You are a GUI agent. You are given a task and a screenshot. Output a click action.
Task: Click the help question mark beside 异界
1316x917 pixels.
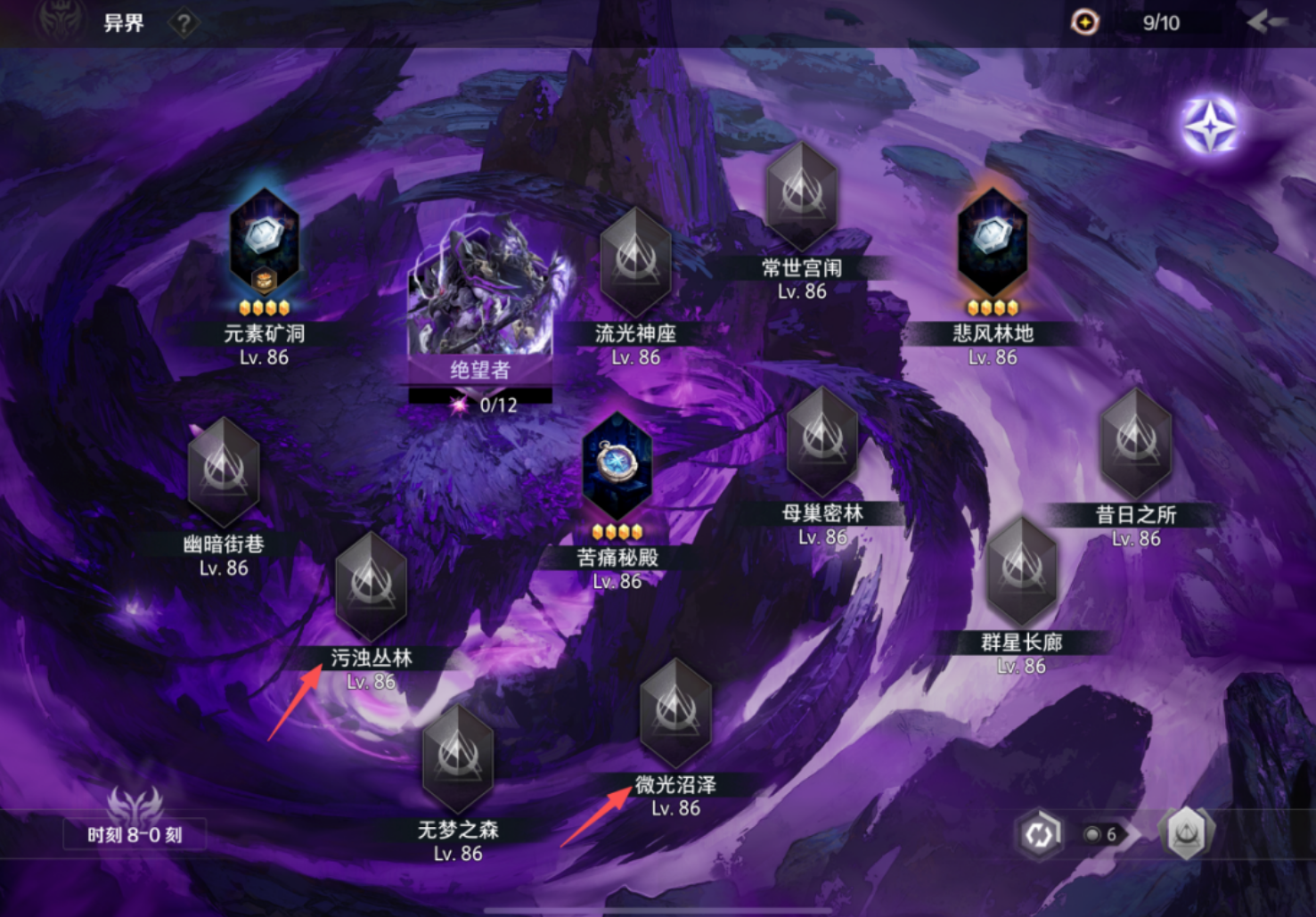(183, 23)
